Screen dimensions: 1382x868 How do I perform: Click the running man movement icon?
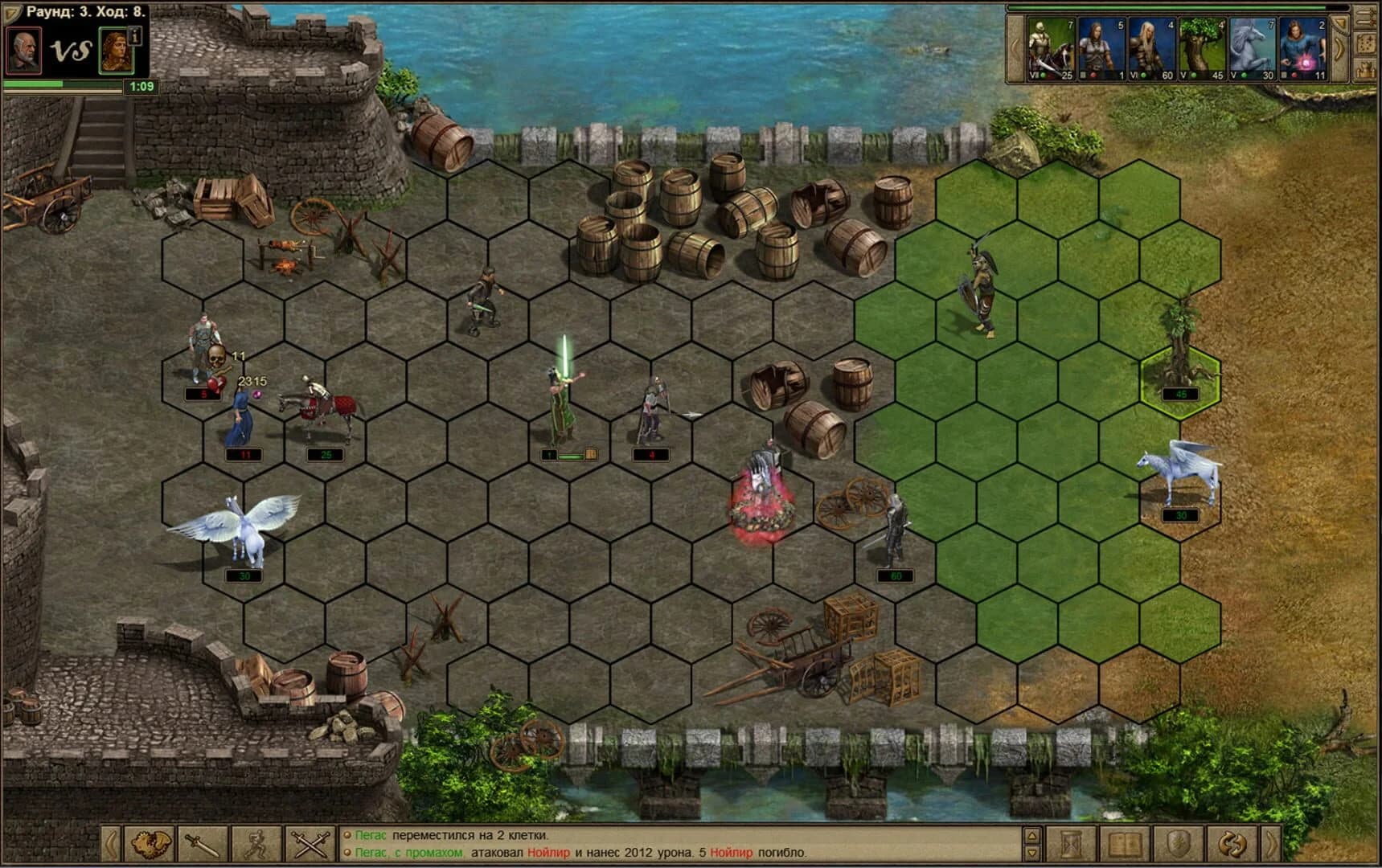[x=256, y=843]
